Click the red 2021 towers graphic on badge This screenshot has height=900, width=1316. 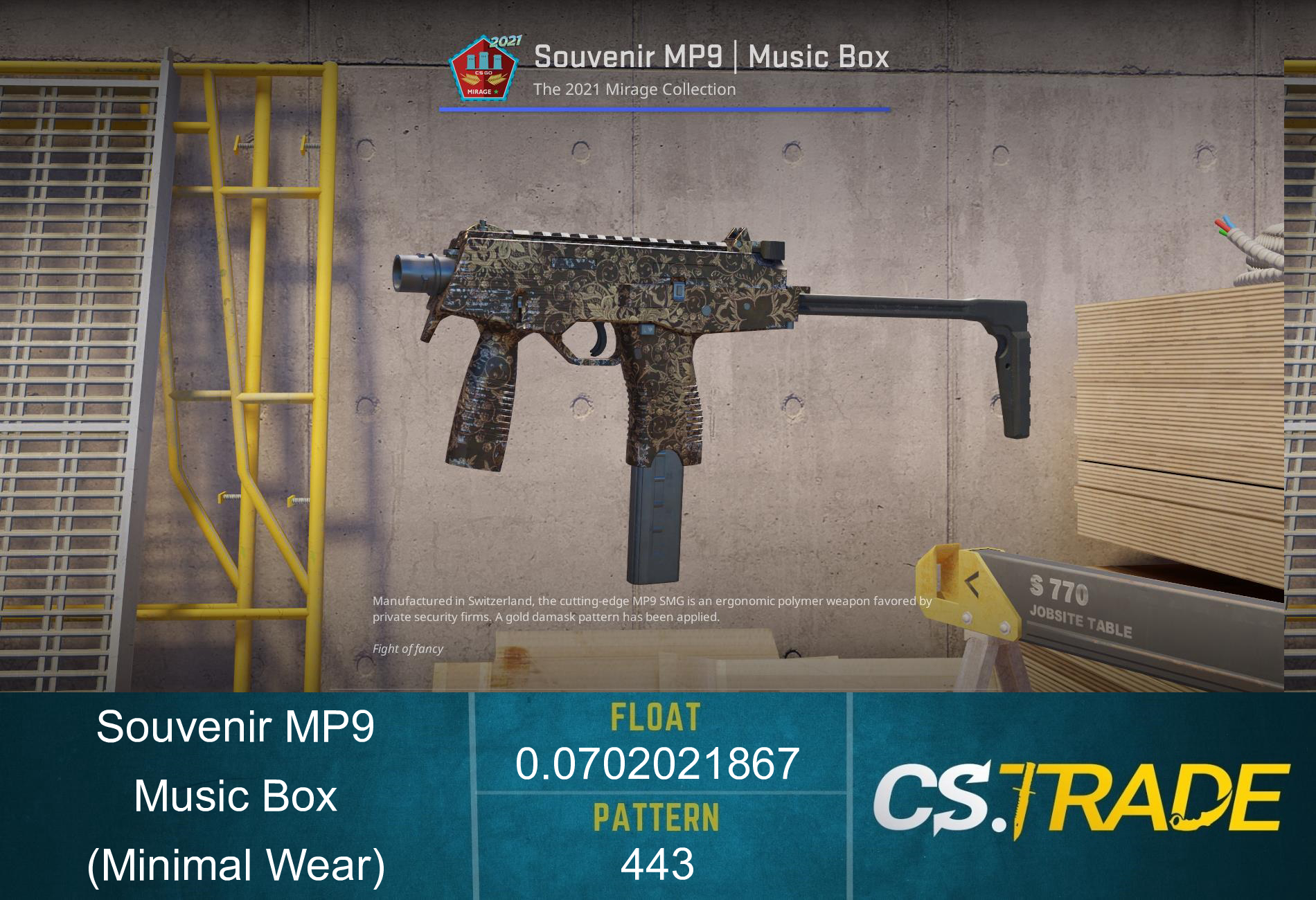click(x=483, y=60)
